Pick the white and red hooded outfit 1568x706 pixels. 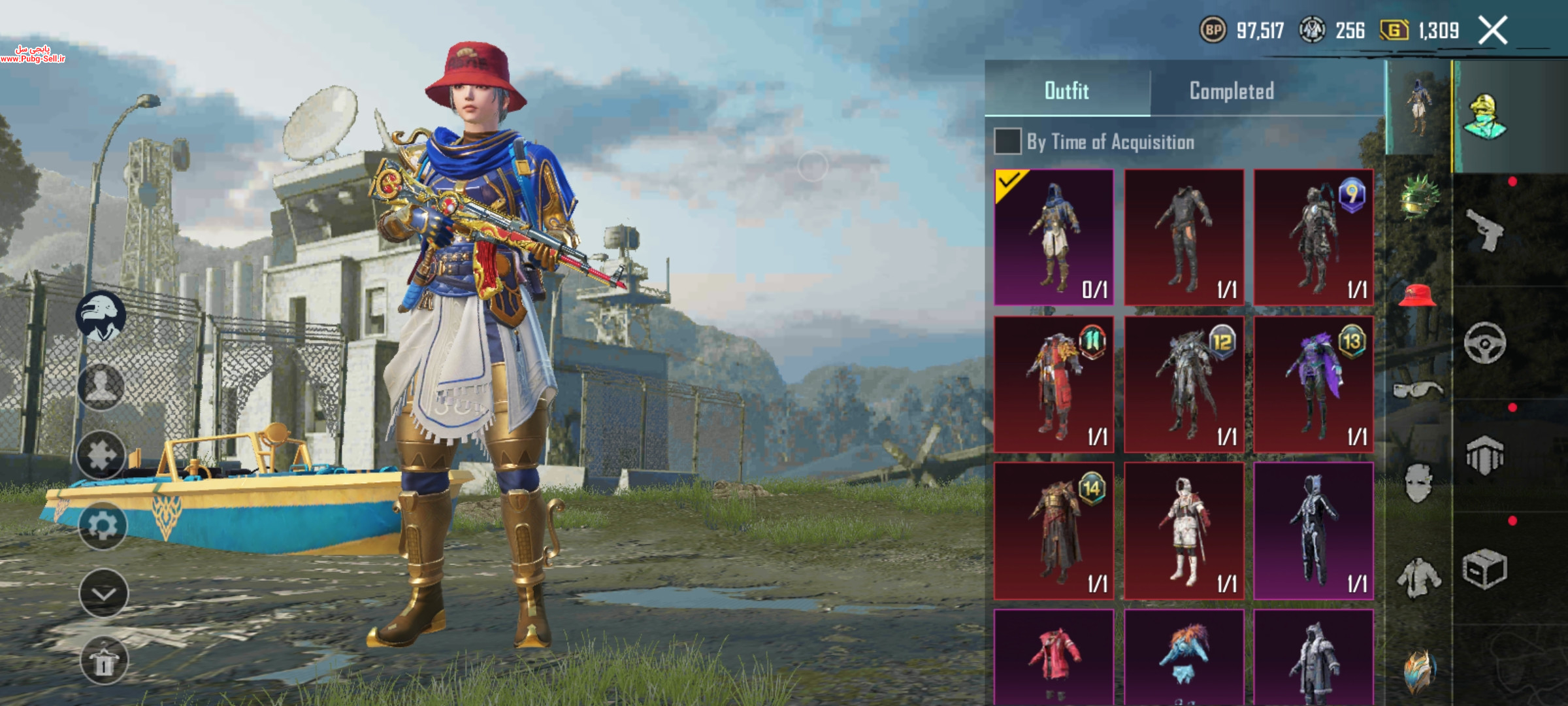click(x=1184, y=531)
